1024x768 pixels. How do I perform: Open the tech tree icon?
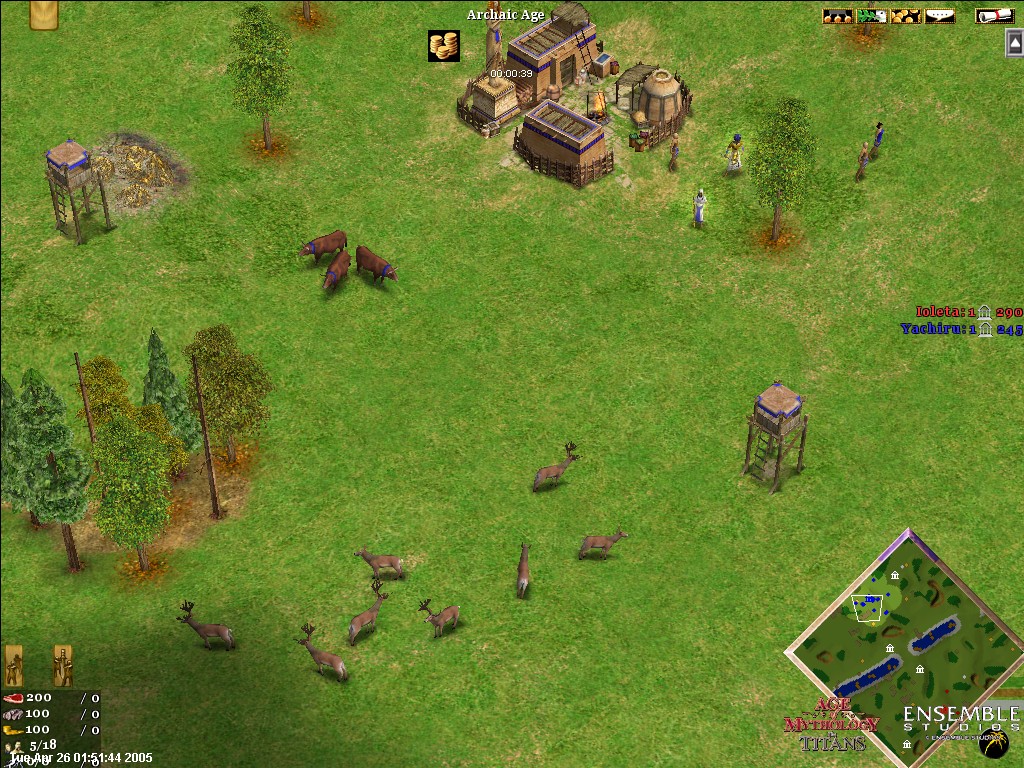pos(838,15)
